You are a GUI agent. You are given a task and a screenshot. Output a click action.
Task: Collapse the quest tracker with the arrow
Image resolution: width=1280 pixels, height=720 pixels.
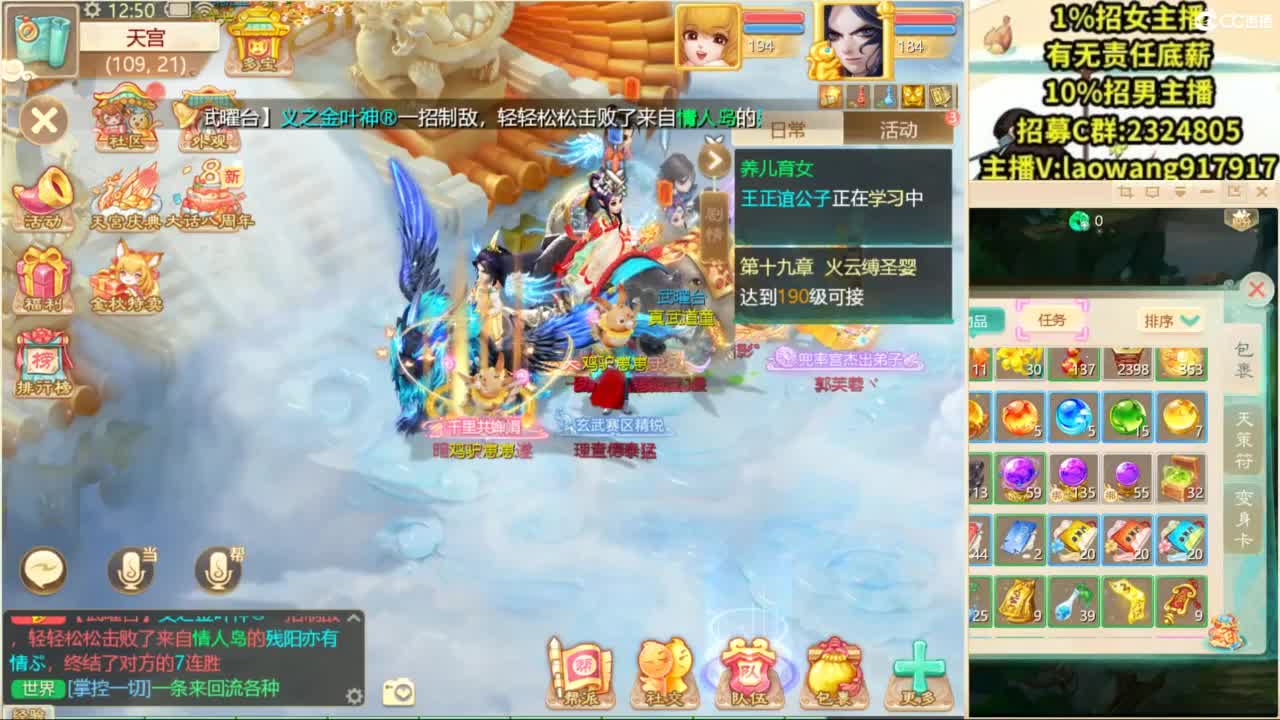point(713,160)
